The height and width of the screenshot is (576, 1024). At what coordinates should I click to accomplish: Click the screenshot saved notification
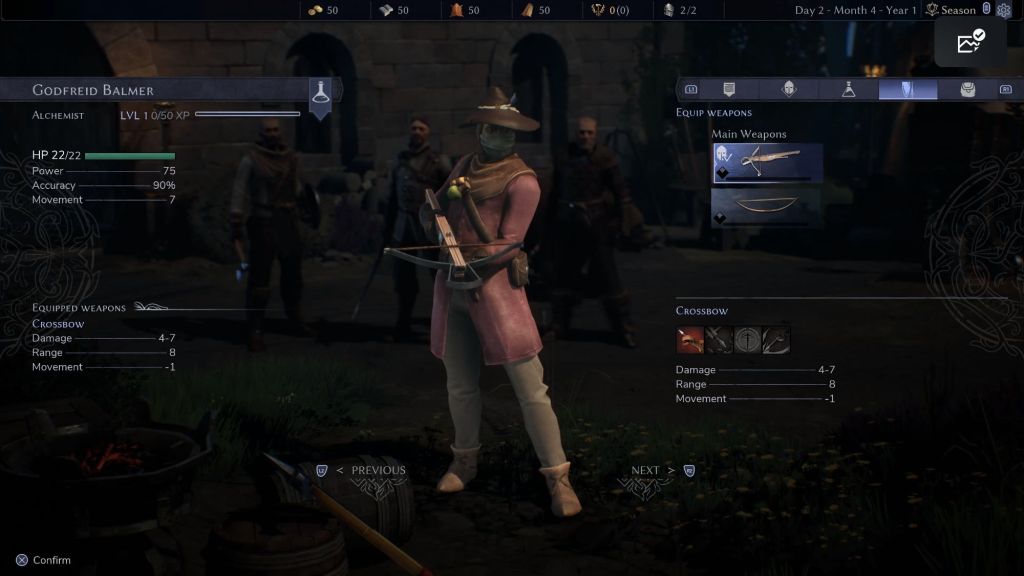coord(970,43)
